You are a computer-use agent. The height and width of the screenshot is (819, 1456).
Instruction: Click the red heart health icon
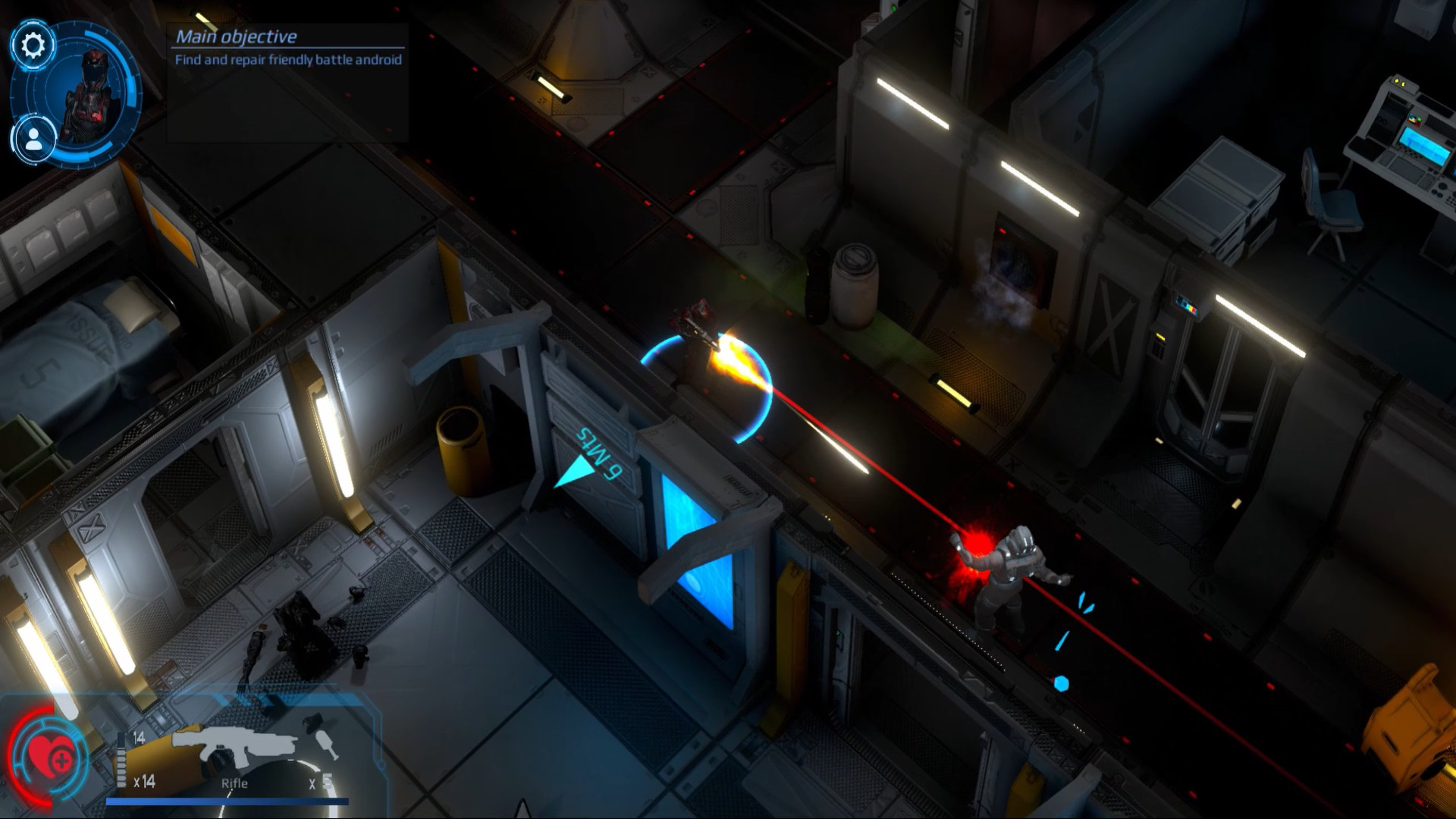click(47, 755)
